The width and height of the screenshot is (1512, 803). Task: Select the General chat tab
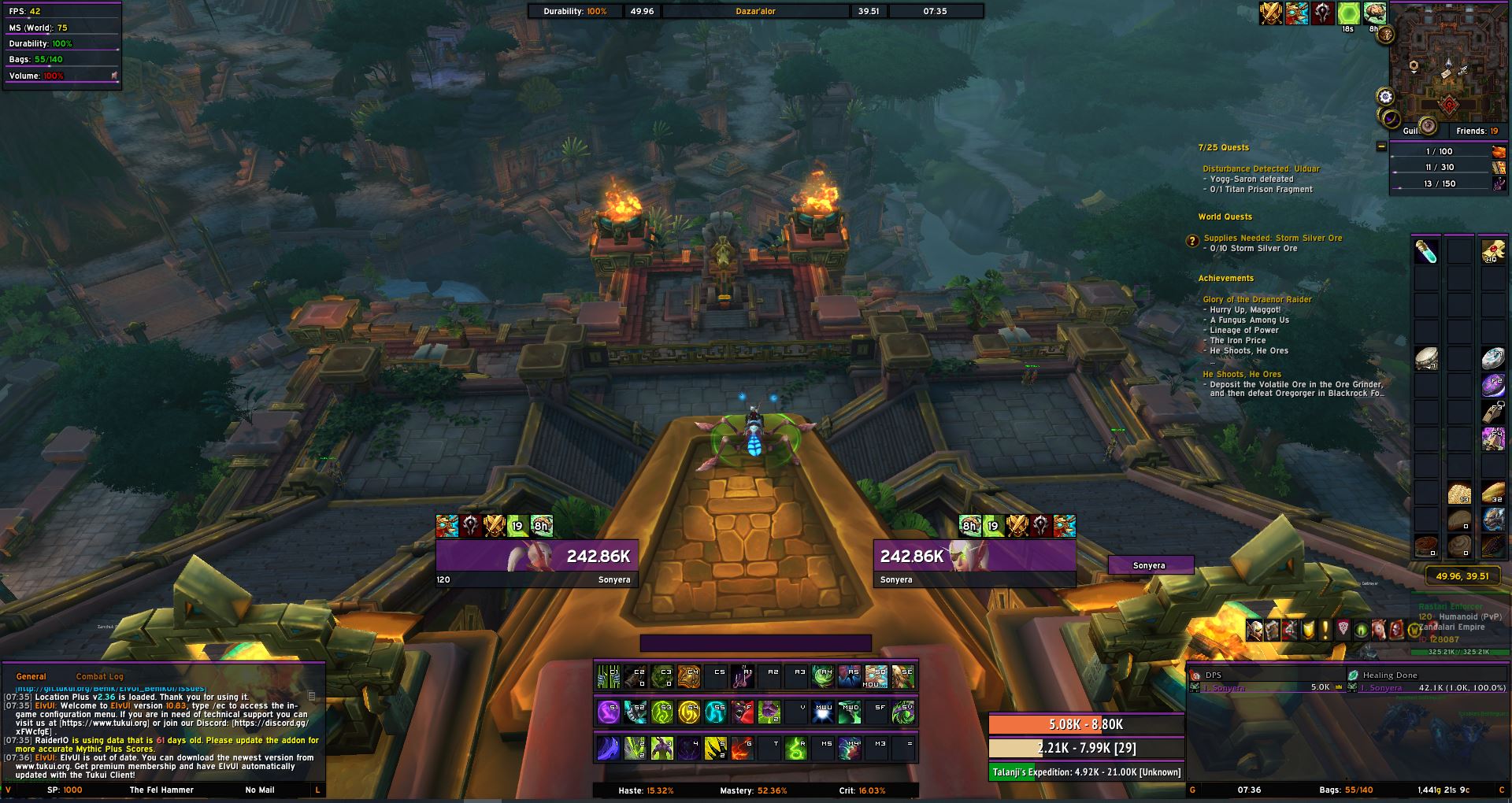tap(31, 676)
